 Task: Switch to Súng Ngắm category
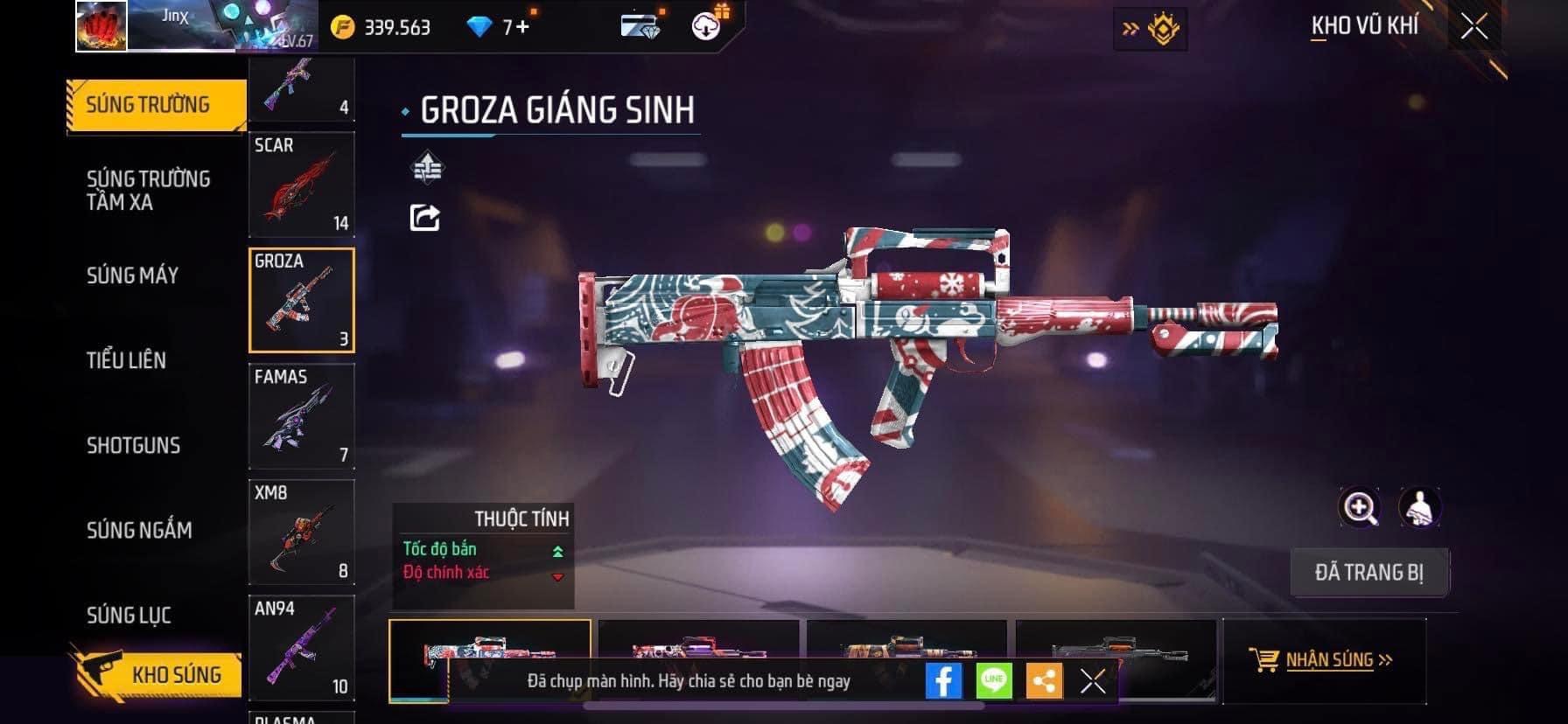click(139, 530)
